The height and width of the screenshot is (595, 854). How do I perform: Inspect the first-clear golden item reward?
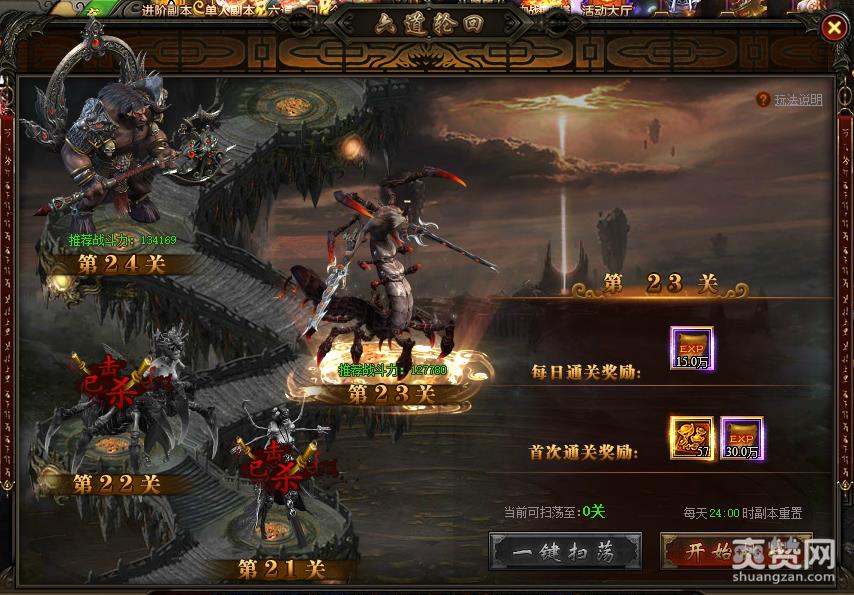coord(692,438)
